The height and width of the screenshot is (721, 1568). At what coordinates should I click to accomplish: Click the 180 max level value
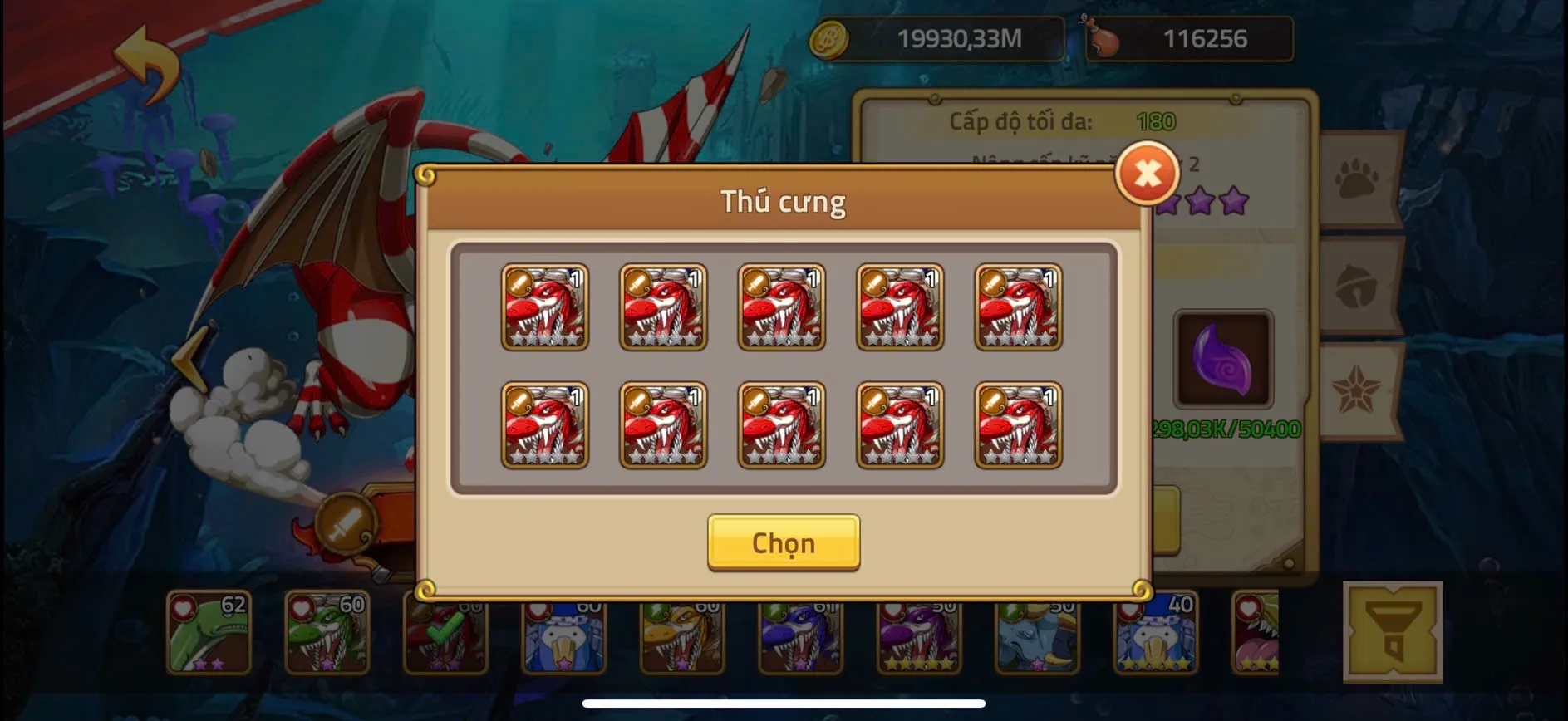click(1155, 121)
